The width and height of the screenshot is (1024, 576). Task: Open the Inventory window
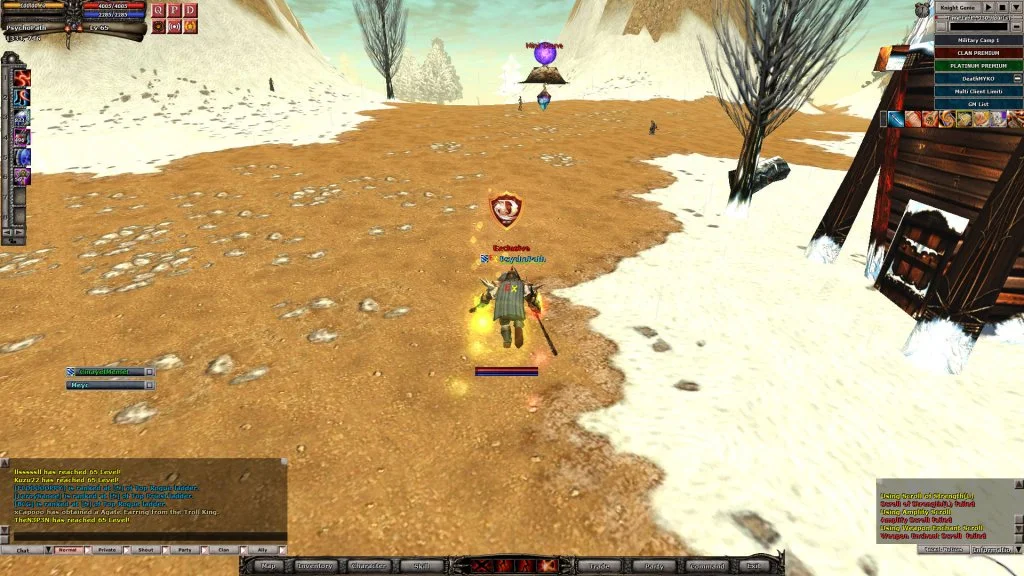(x=315, y=566)
